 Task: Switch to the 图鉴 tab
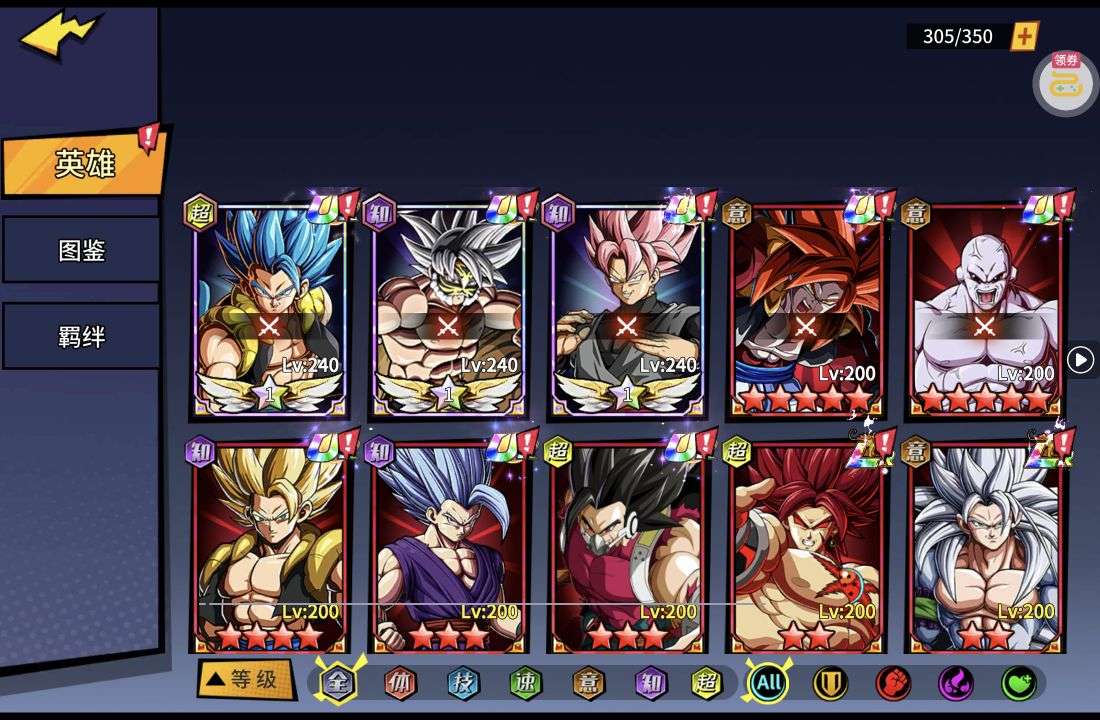(81, 250)
